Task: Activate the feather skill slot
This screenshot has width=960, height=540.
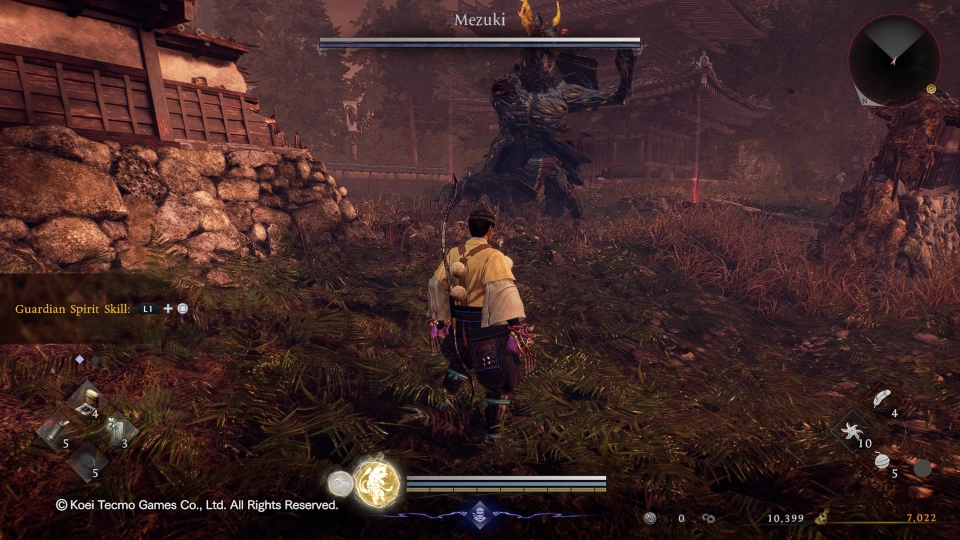Action: (x=882, y=400)
